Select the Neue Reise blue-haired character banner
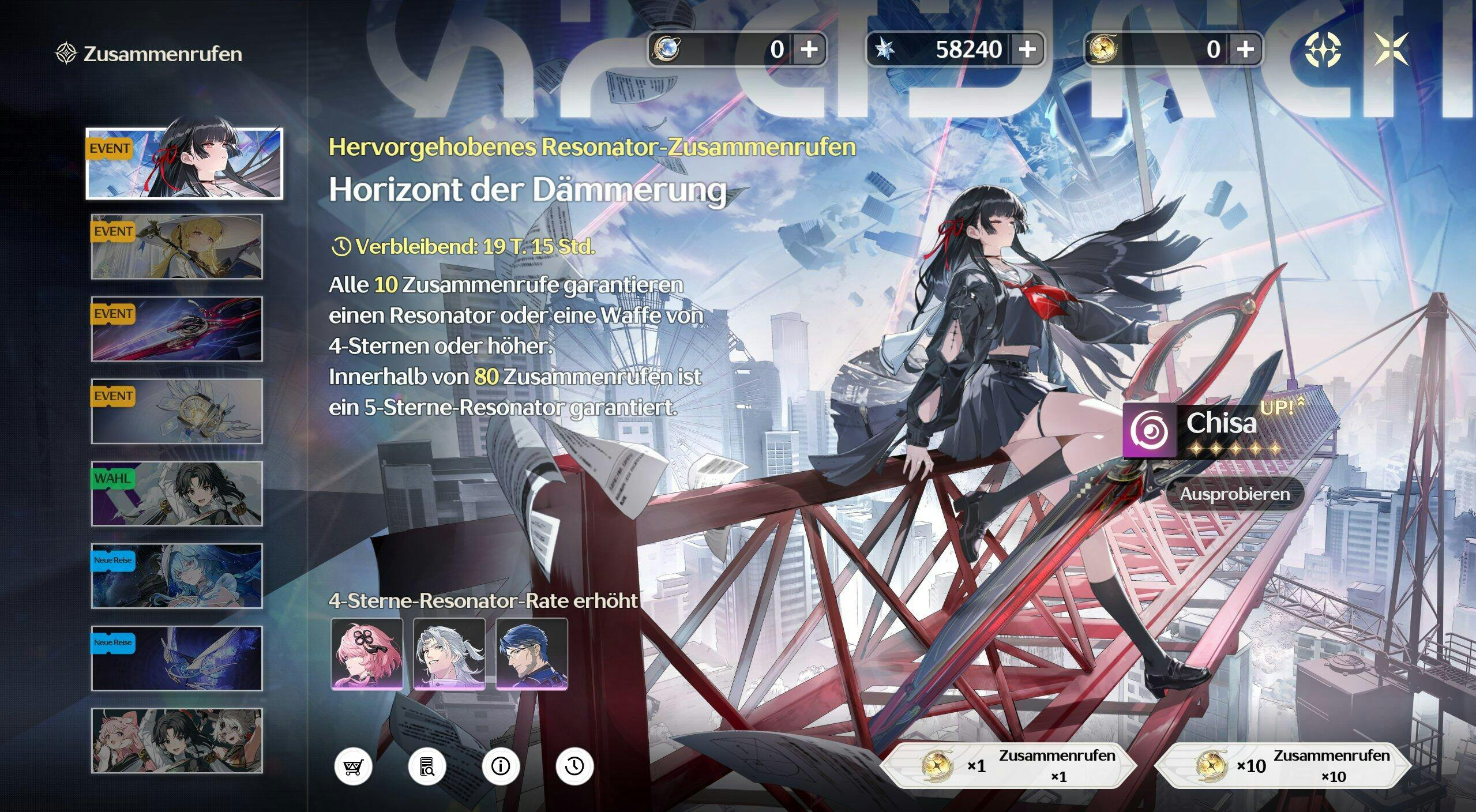This screenshot has height=812, width=1476. (x=176, y=576)
